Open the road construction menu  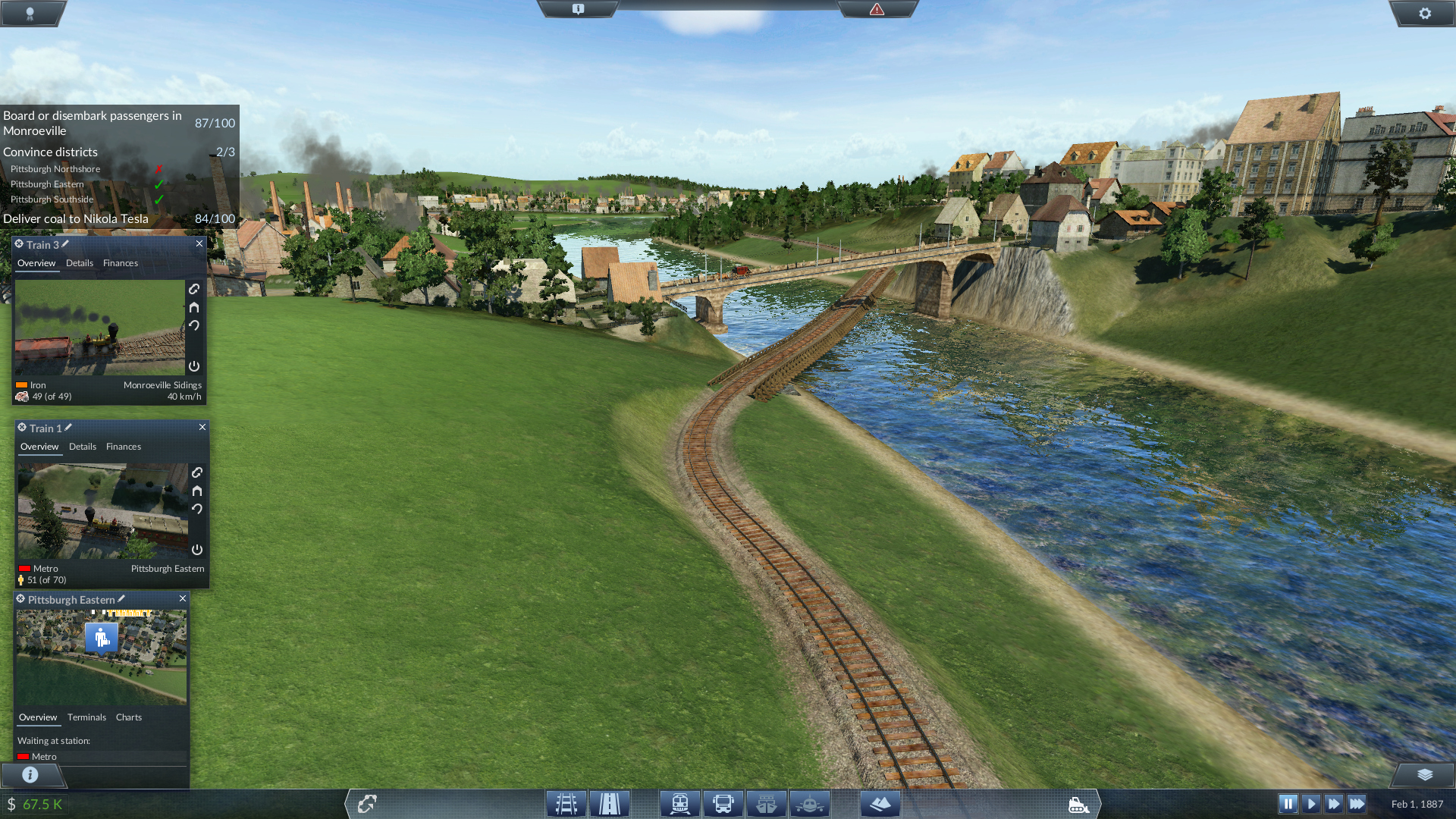point(610,804)
